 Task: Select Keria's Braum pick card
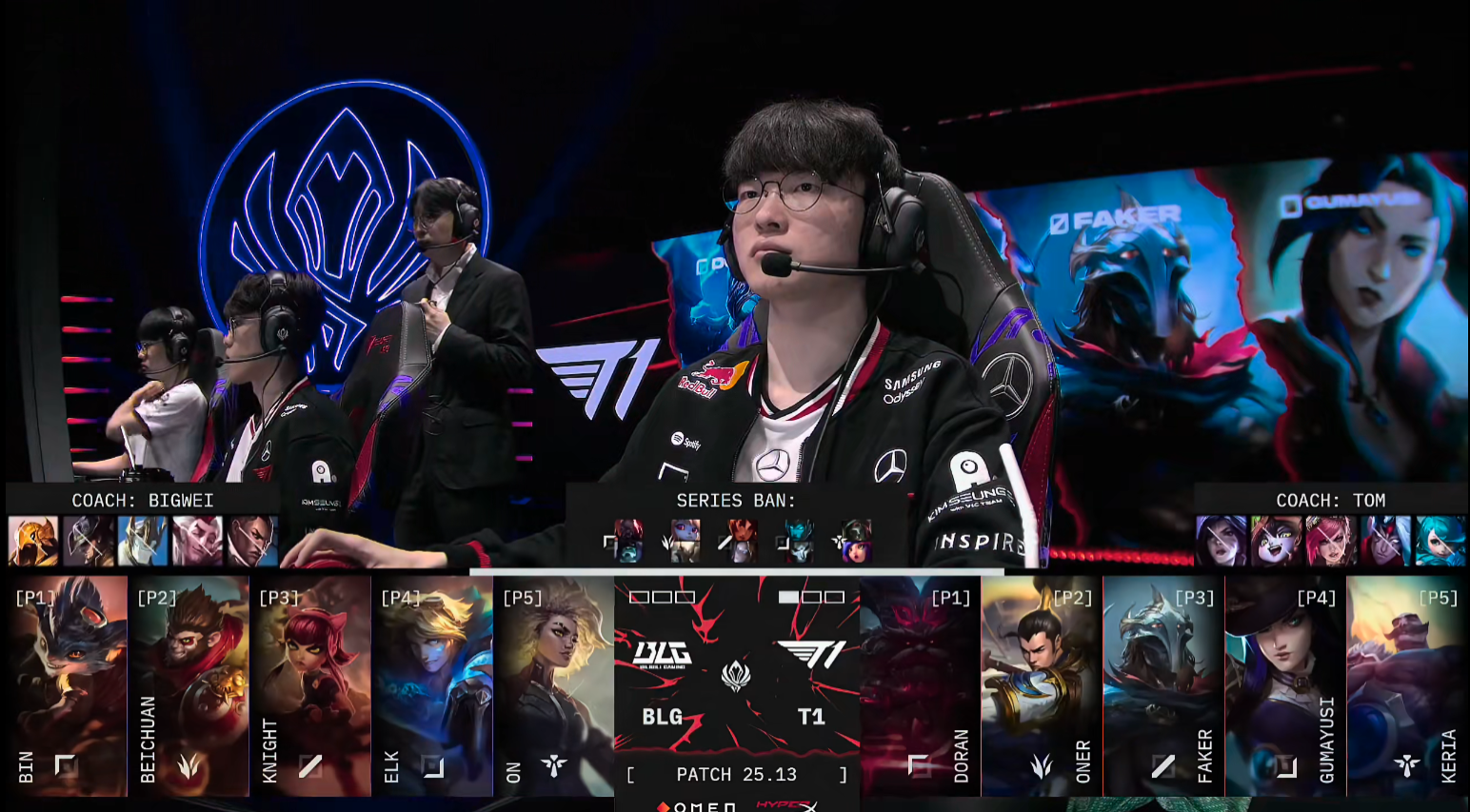pos(1407,685)
